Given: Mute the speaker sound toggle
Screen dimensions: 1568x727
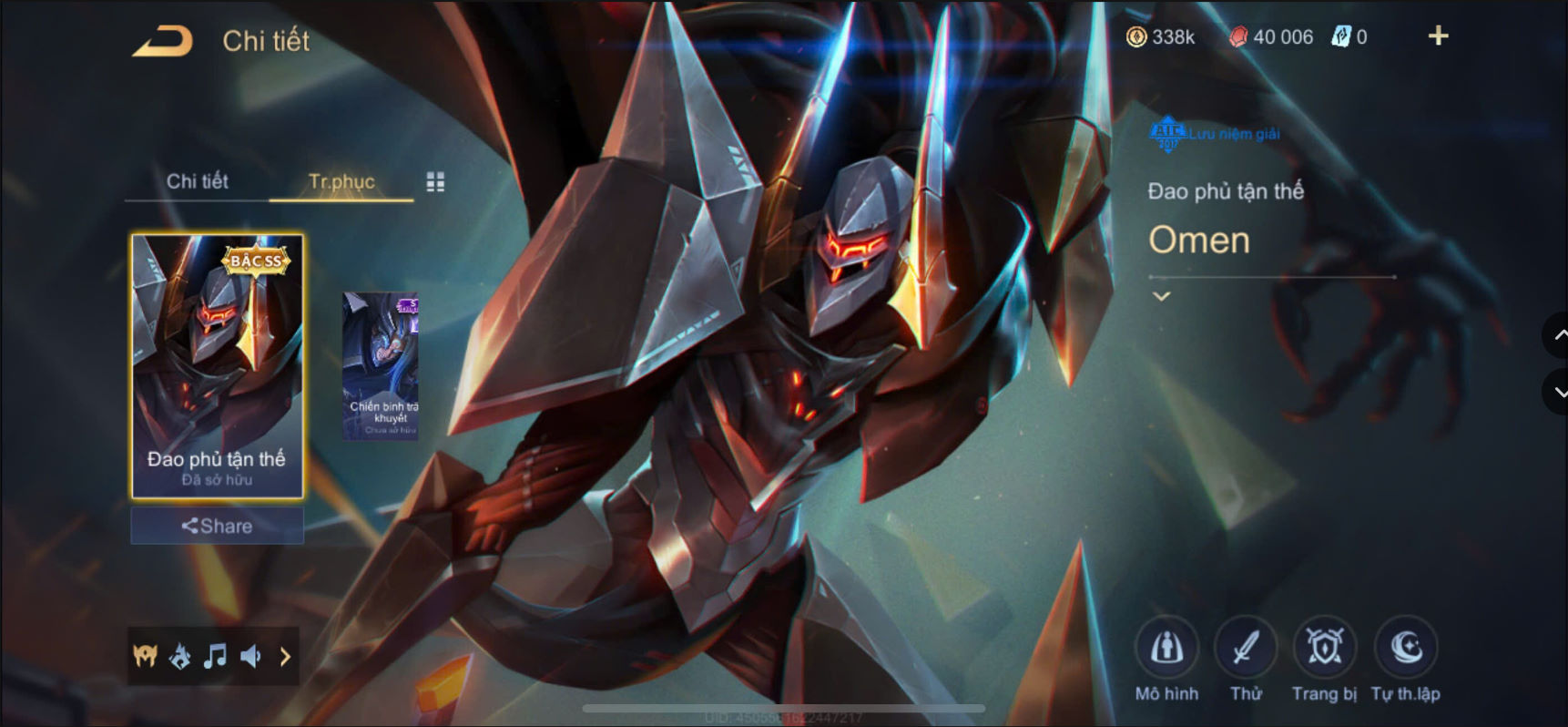Looking at the screenshot, I should 251,657.
